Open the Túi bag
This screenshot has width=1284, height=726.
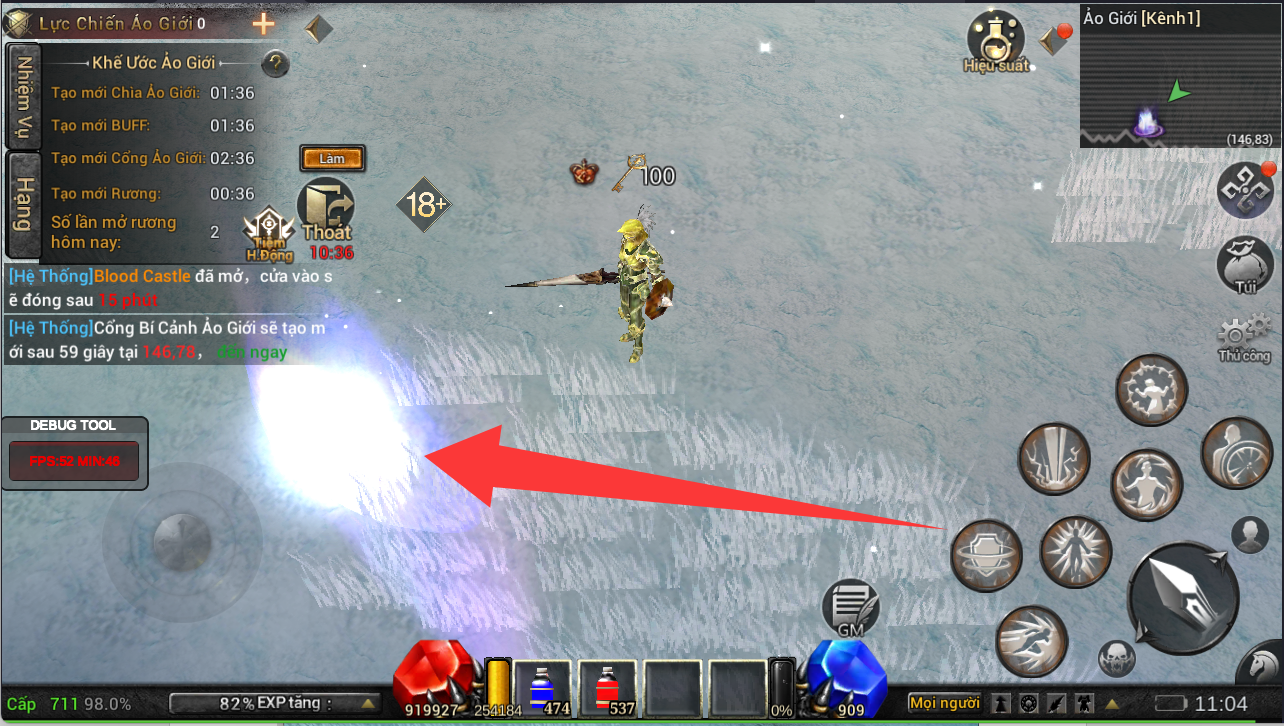[x=1244, y=265]
